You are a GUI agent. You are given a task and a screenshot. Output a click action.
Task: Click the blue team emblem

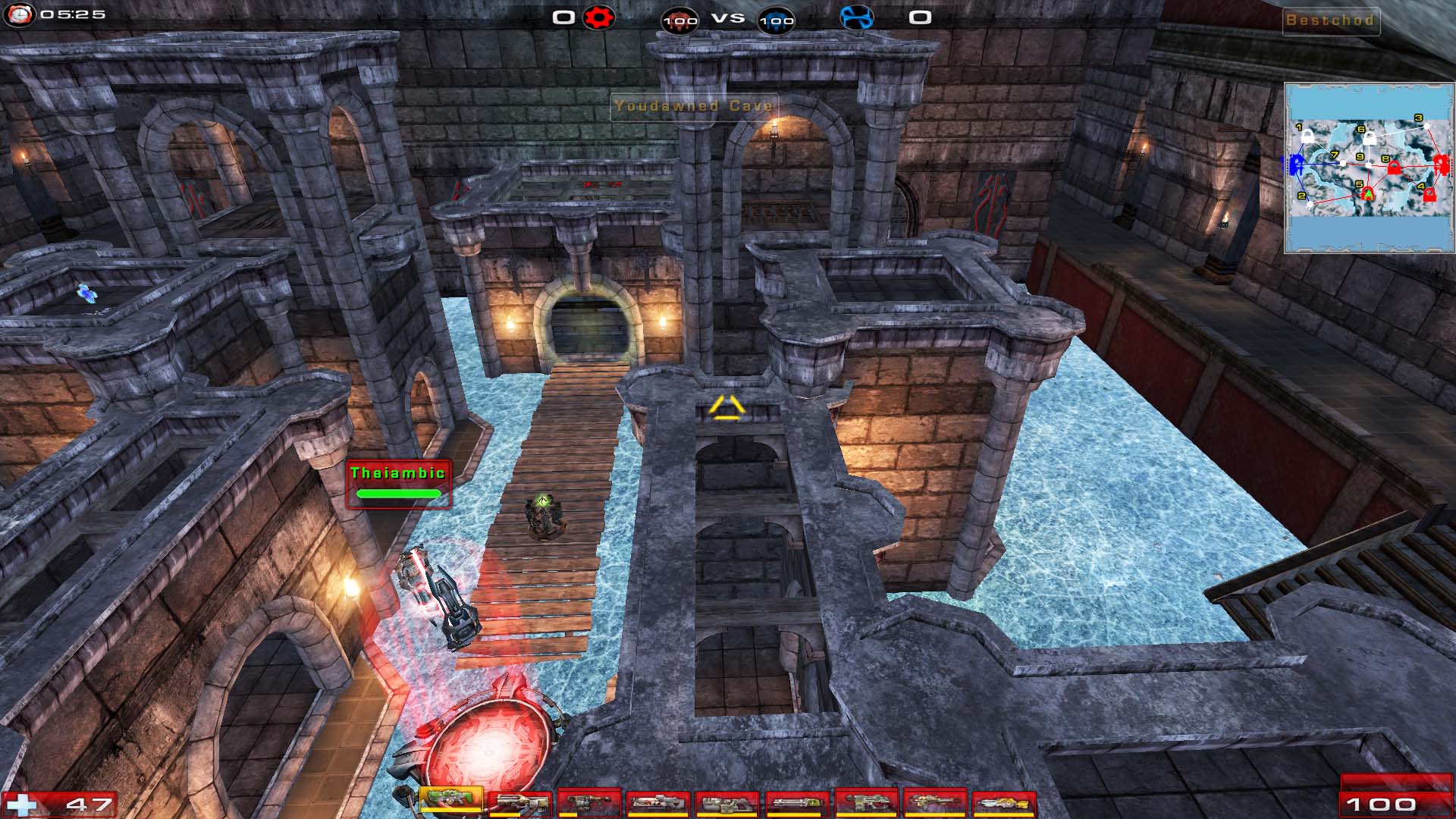pyautogui.click(x=856, y=17)
